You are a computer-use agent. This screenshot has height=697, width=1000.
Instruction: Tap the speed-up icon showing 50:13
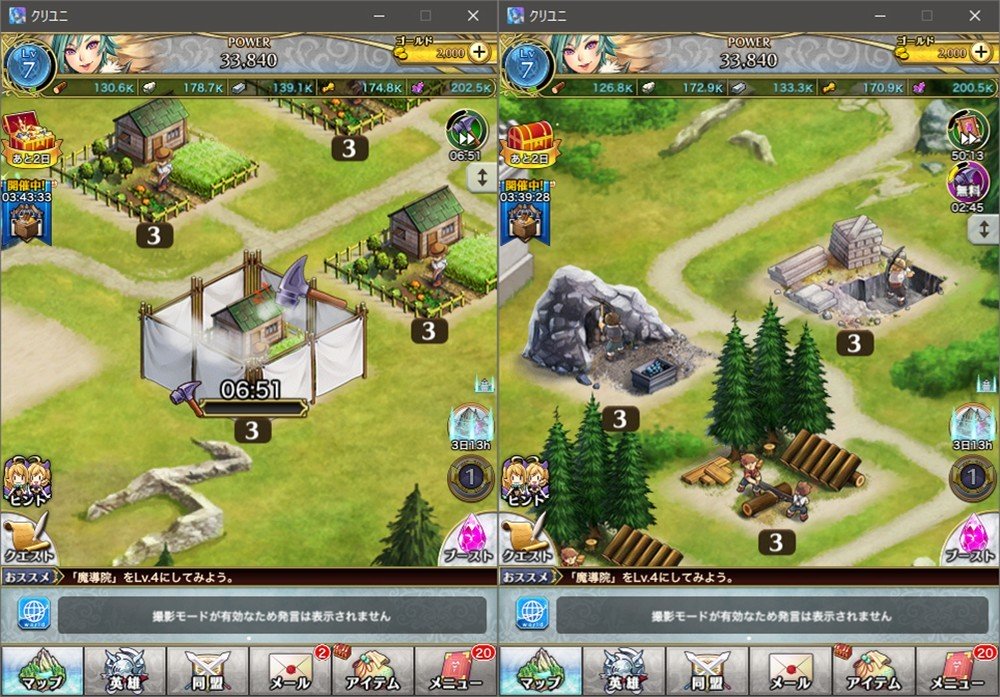click(966, 130)
